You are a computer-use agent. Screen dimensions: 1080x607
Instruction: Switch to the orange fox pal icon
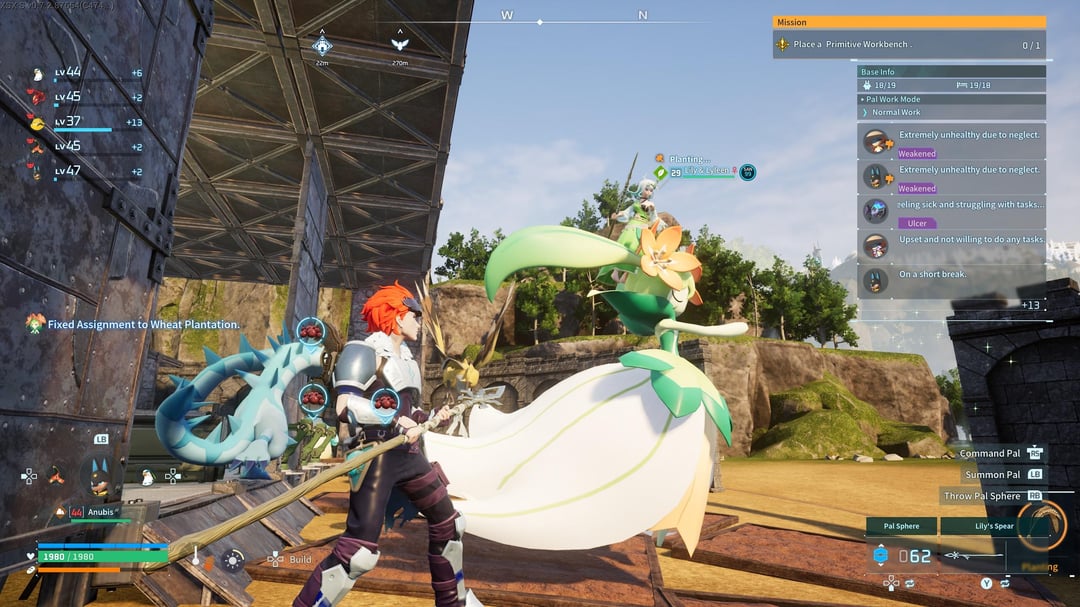tap(57, 476)
